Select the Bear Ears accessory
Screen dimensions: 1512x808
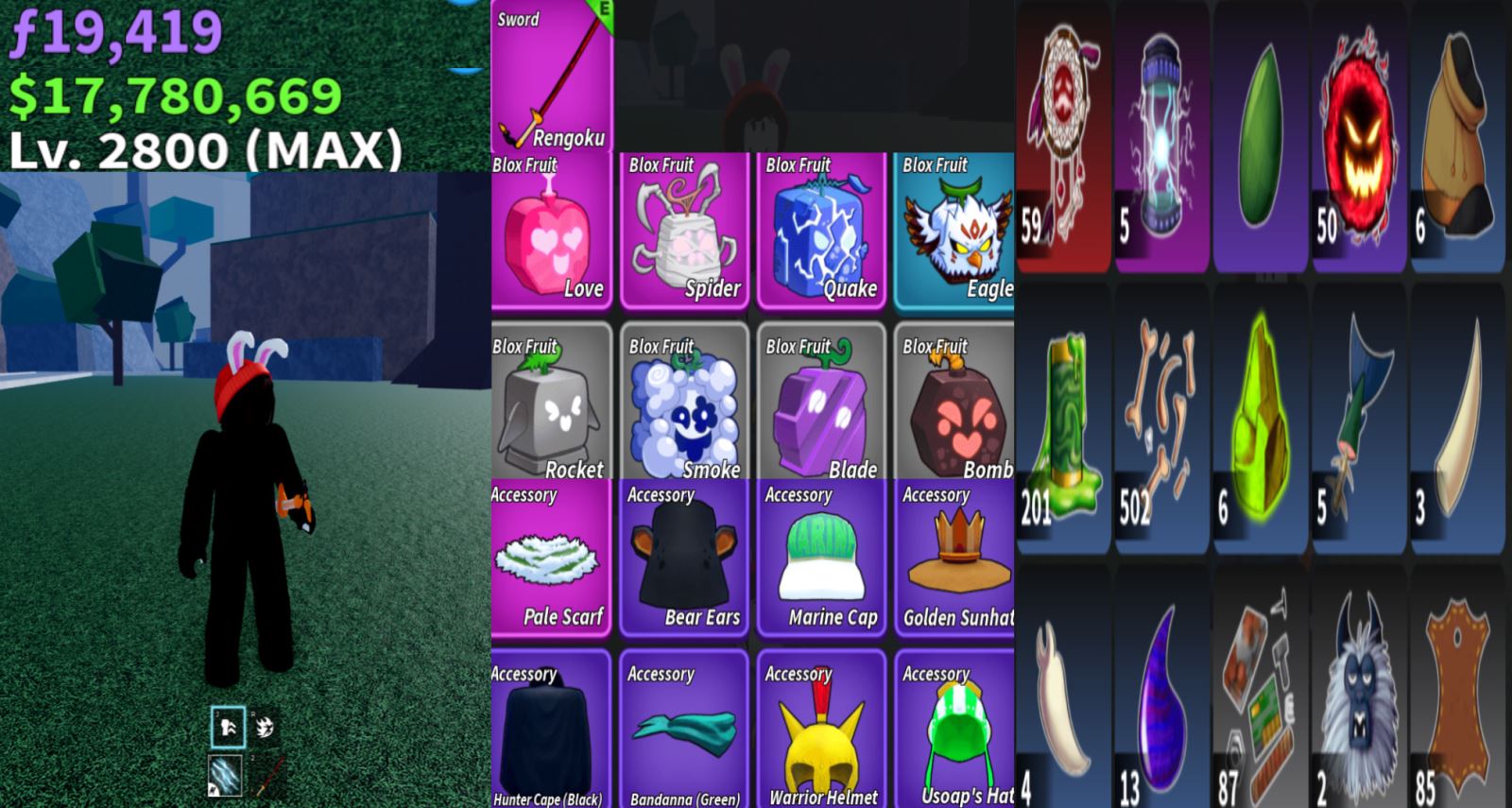click(x=685, y=559)
